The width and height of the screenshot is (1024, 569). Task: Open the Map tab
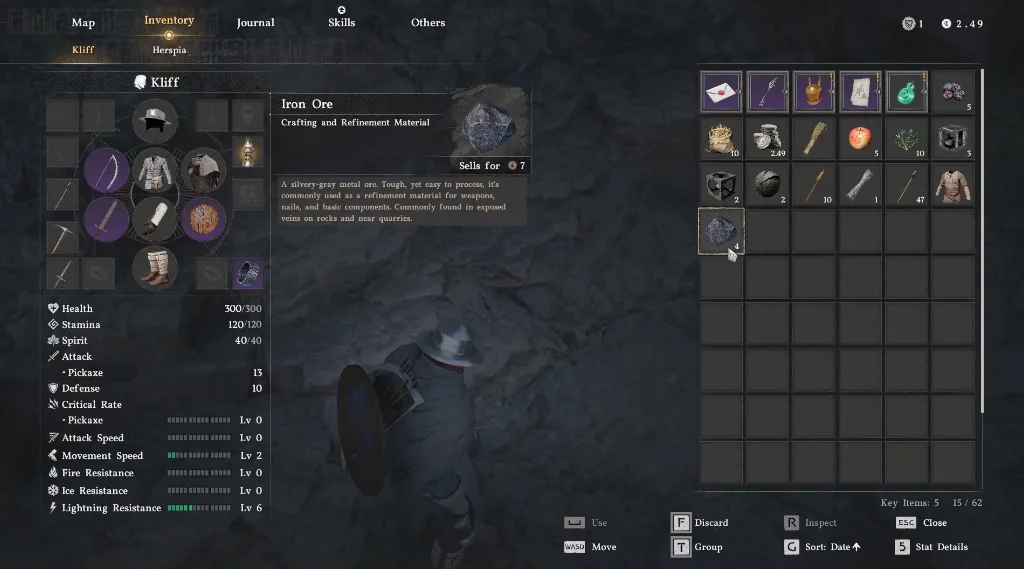[83, 23]
